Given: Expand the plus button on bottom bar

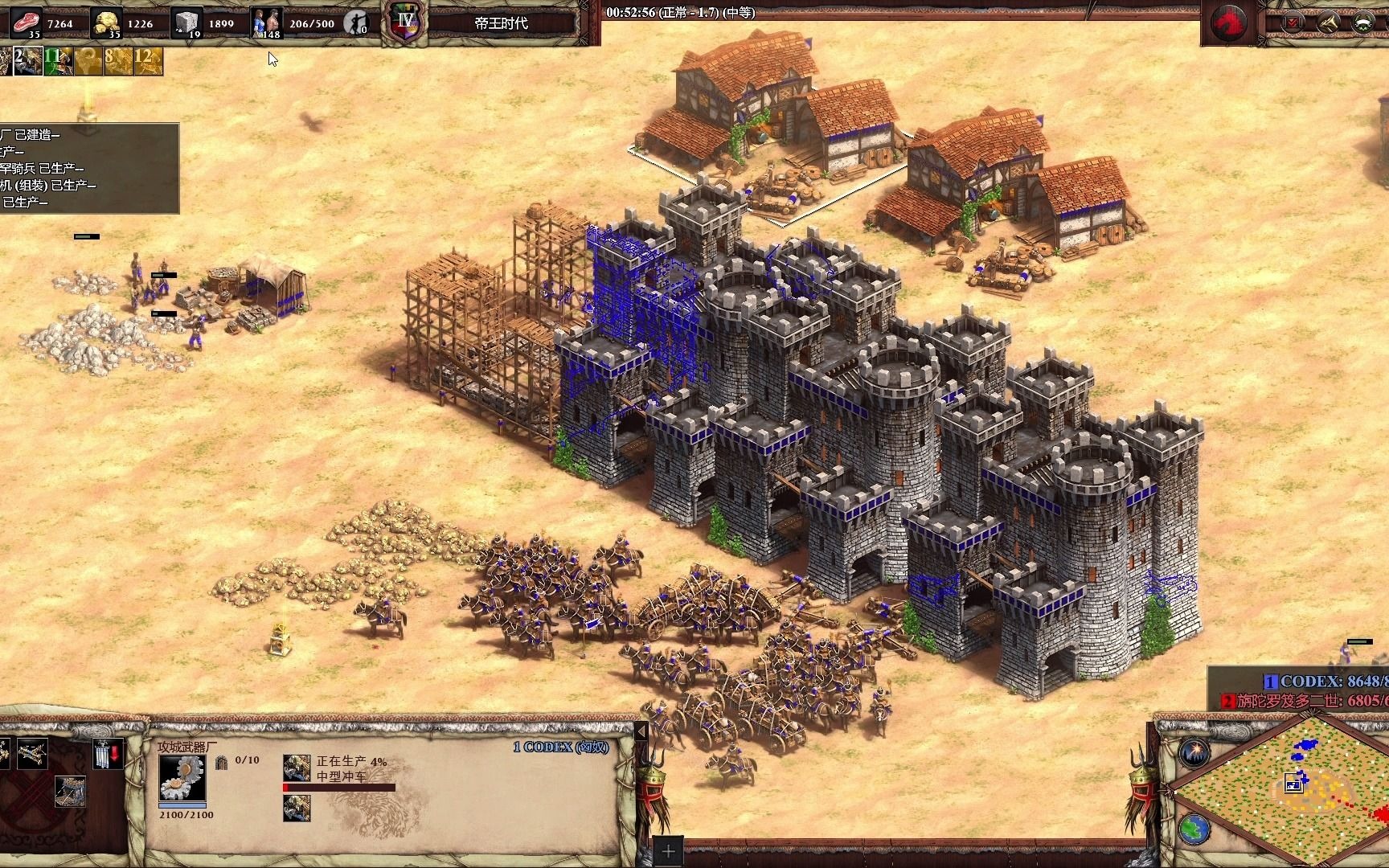Looking at the screenshot, I should click(669, 851).
